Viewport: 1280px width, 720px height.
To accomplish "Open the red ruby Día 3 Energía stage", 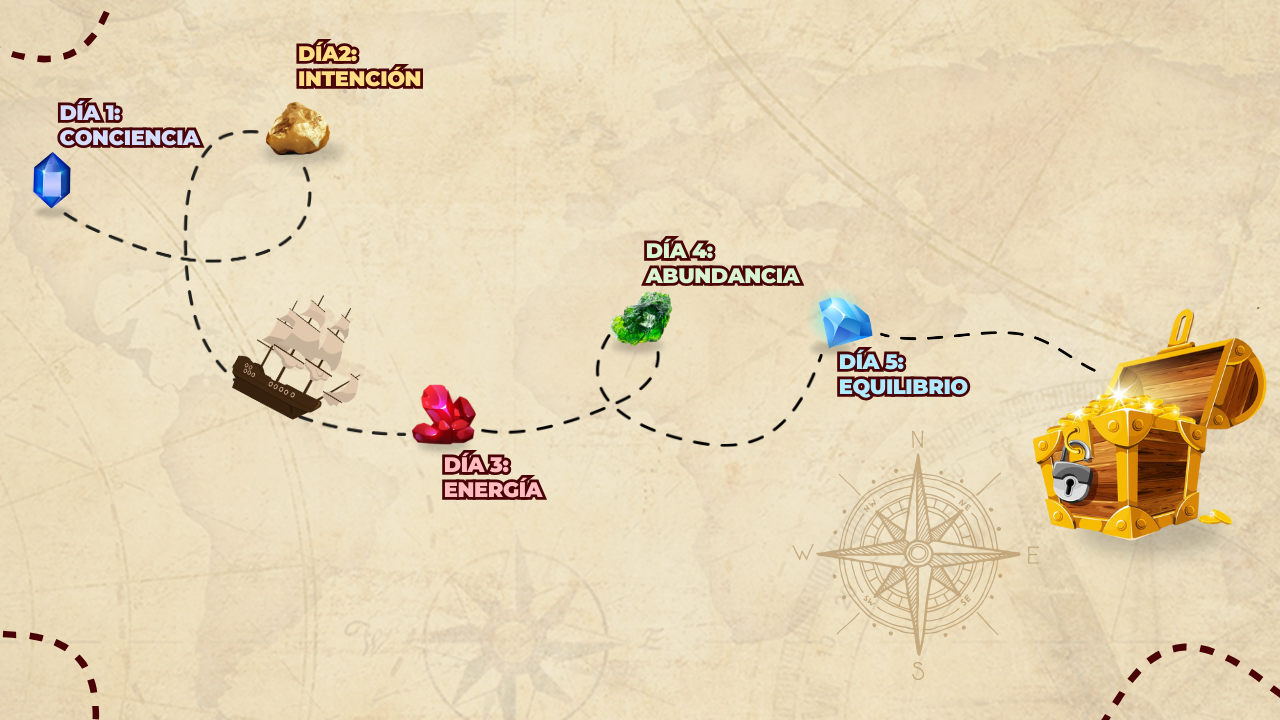I will coord(444,415).
